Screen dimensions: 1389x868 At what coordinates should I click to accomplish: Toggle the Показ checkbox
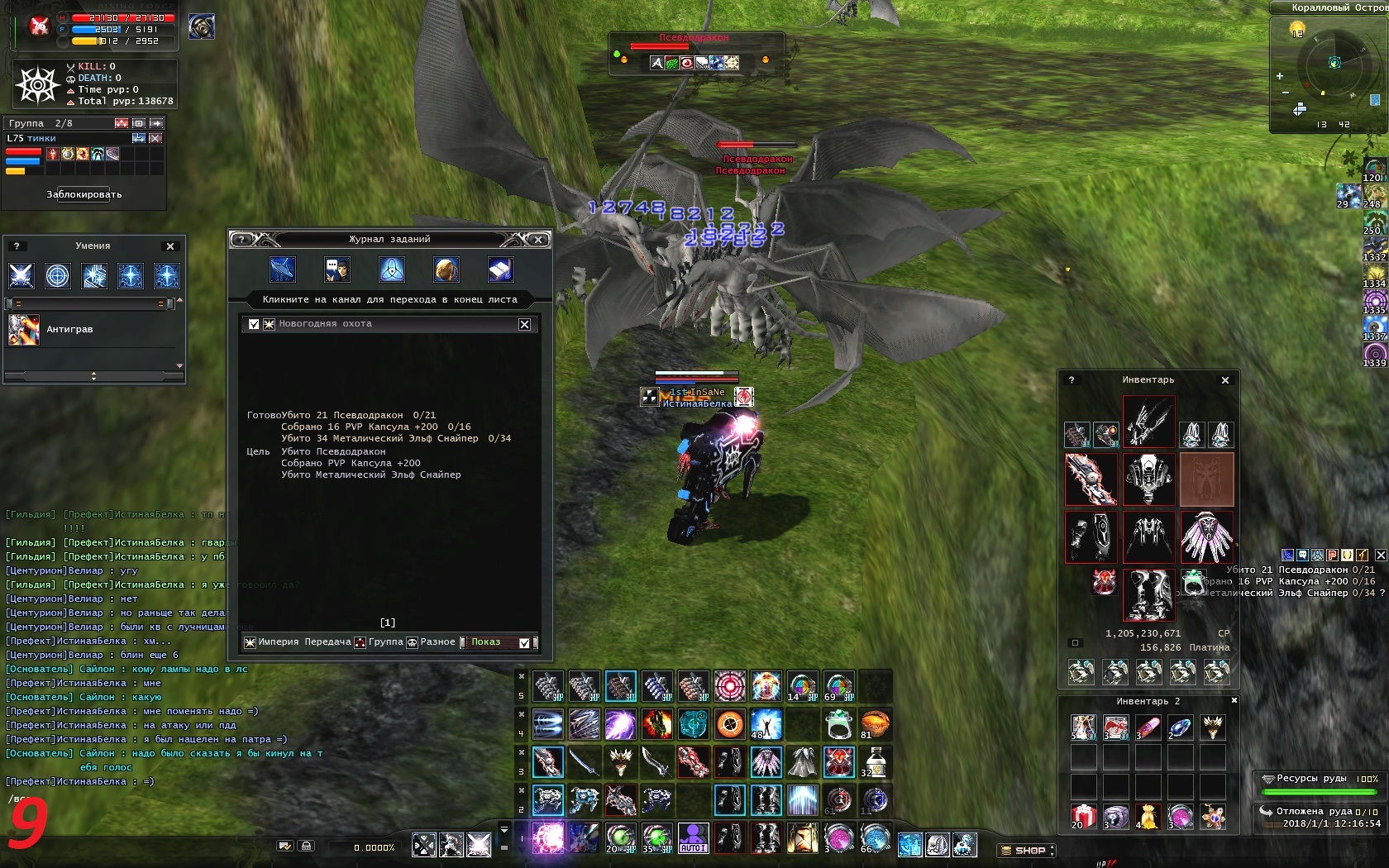click(524, 642)
